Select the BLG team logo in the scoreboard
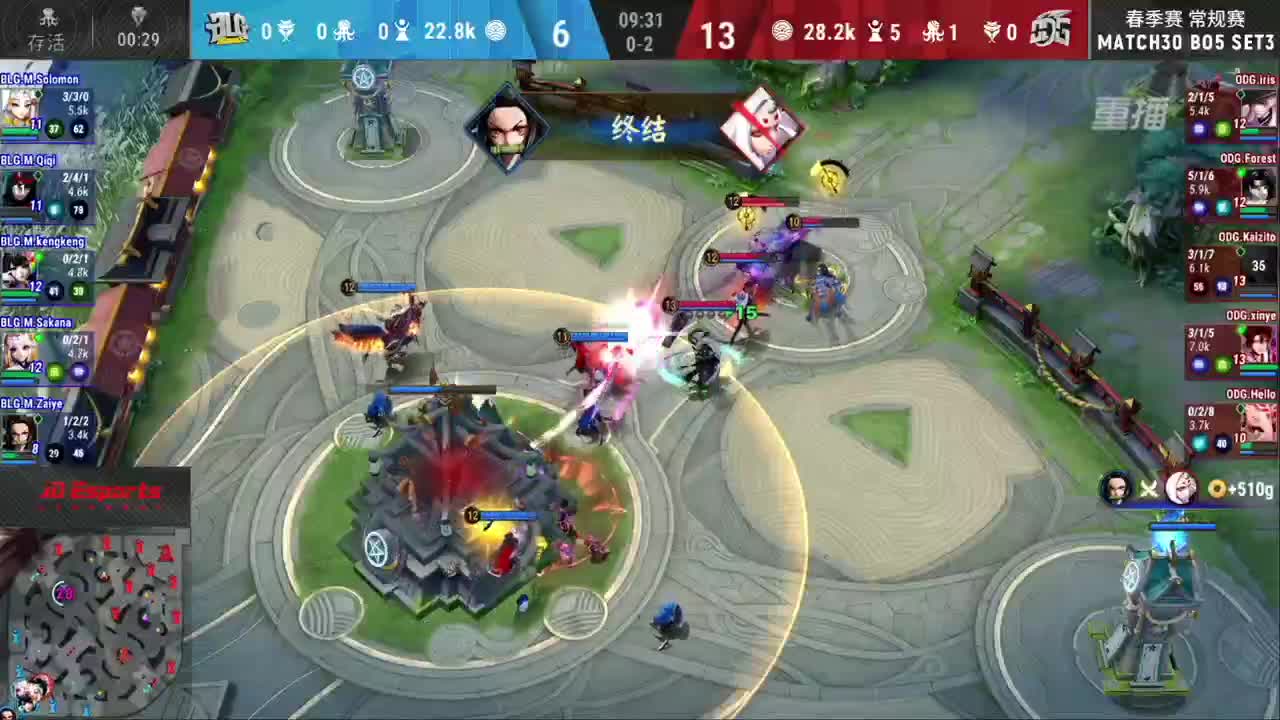This screenshot has width=1280, height=720. coord(228,30)
